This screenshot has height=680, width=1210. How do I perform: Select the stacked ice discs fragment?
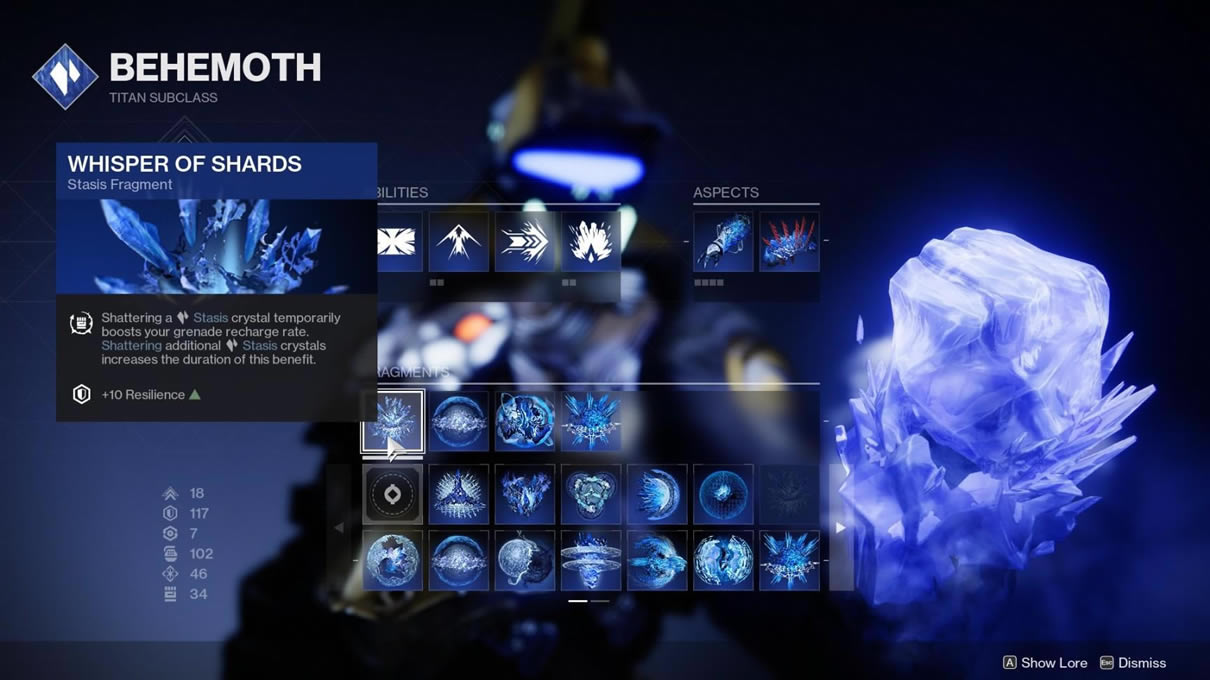point(591,560)
